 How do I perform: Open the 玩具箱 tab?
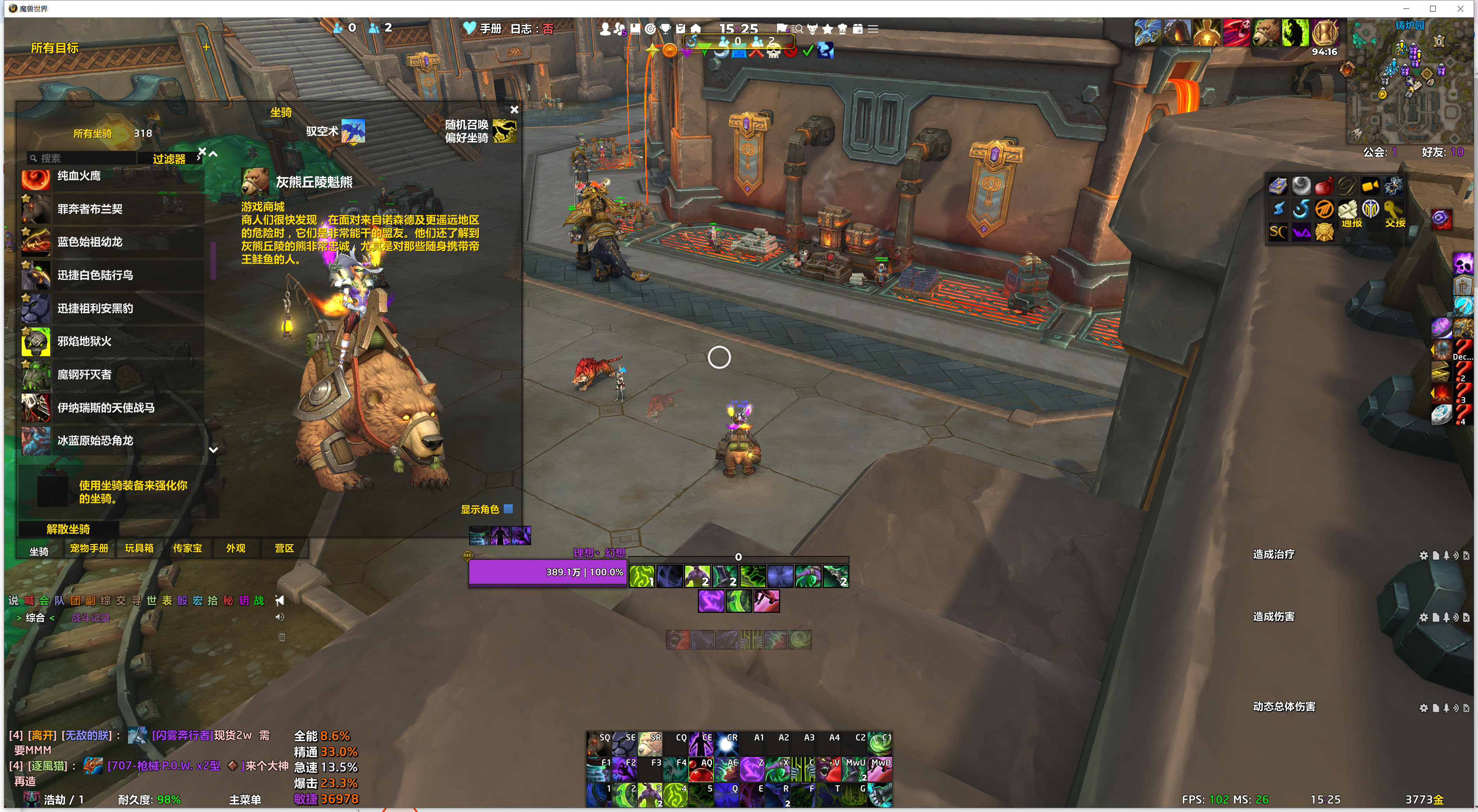point(139,548)
